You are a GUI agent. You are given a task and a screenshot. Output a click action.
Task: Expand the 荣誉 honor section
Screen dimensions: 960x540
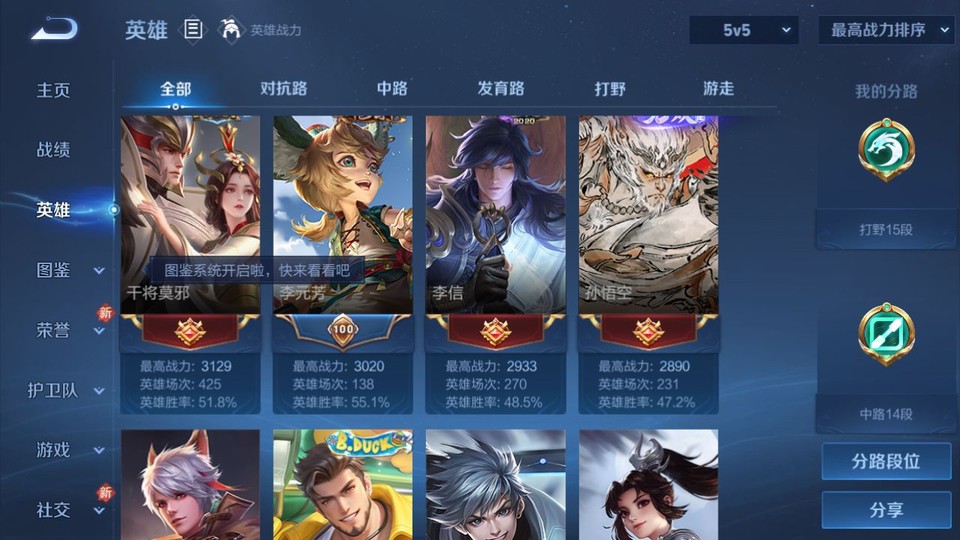coord(68,330)
